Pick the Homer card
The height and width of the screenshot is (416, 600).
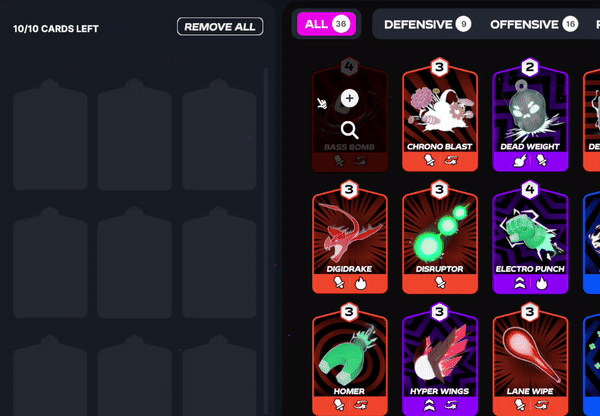pos(349,362)
